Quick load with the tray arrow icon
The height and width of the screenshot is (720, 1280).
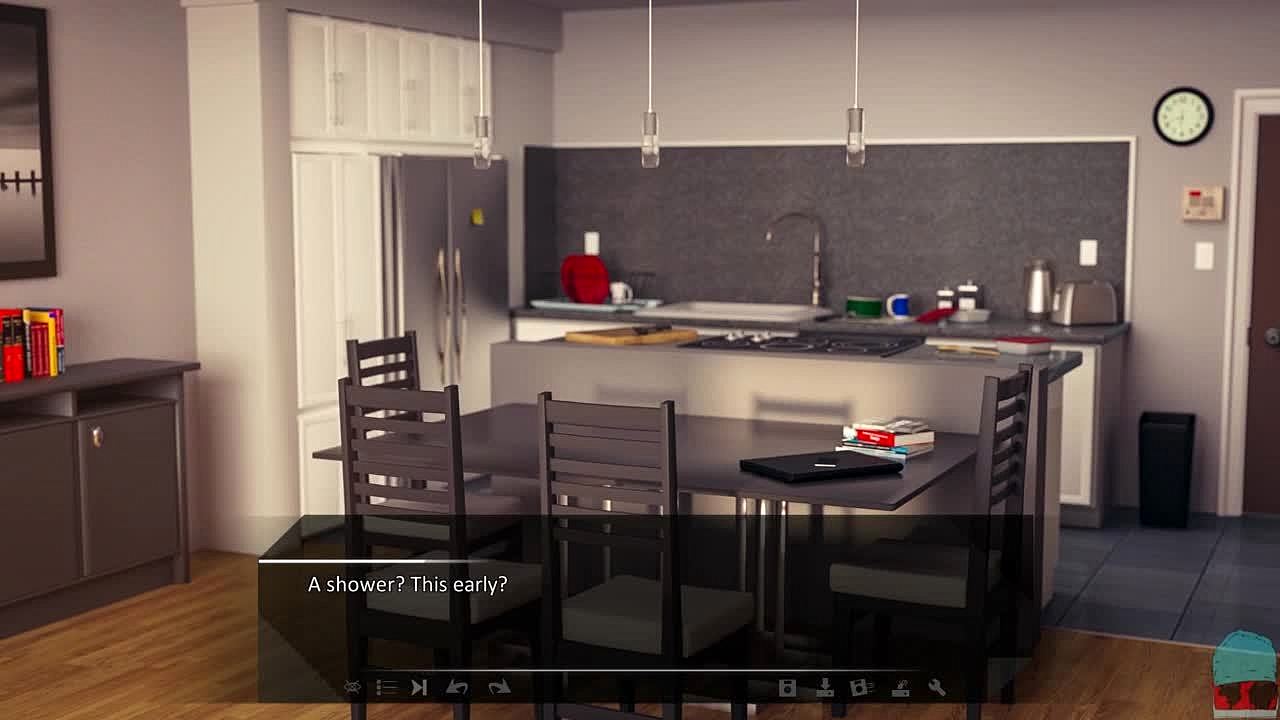click(900, 688)
